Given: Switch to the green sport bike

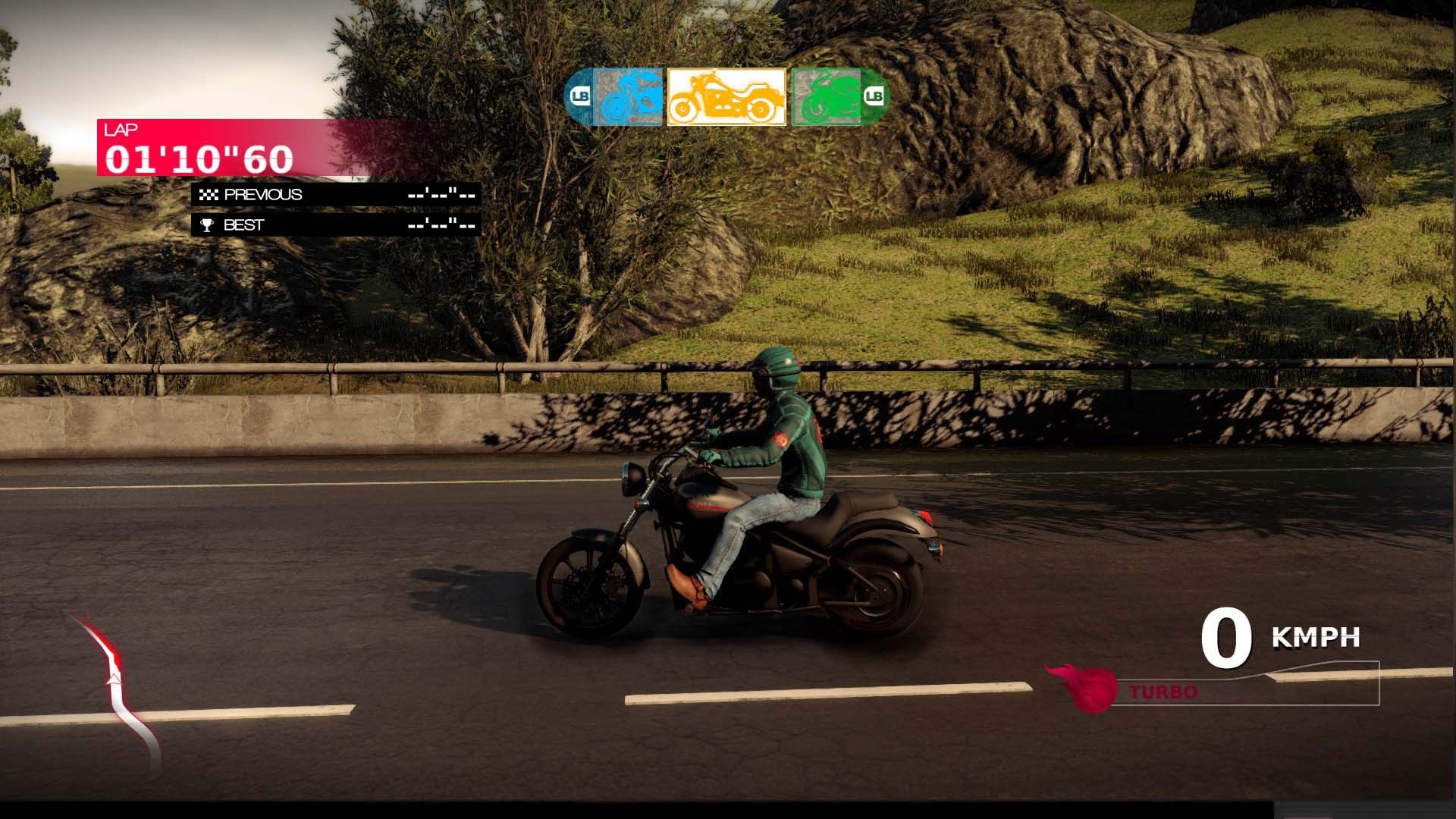Looking at the screenshot, I should pyautogui.click(x=827, y=97).
